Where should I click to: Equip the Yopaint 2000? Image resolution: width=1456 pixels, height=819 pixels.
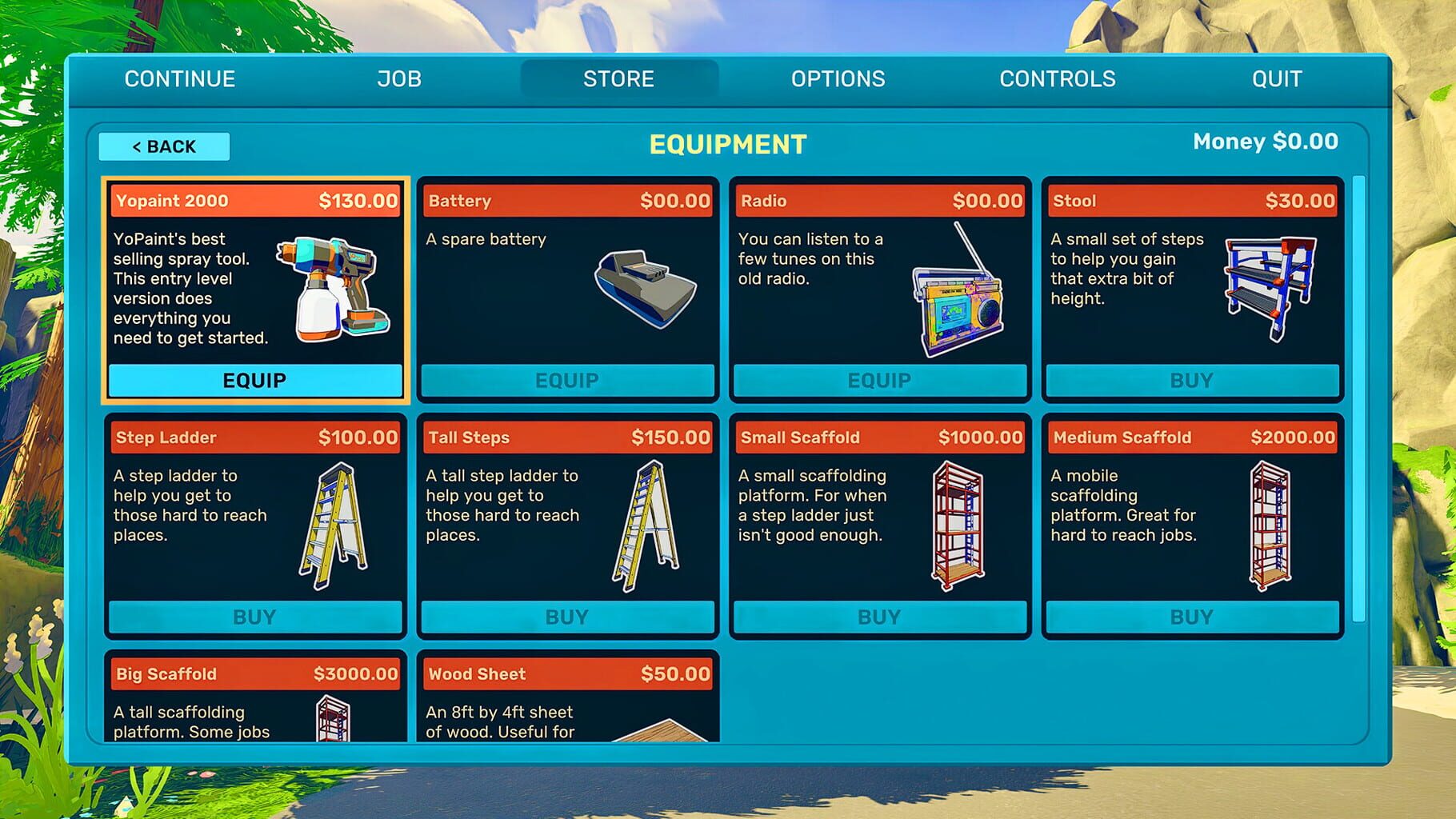coord(254,381)
